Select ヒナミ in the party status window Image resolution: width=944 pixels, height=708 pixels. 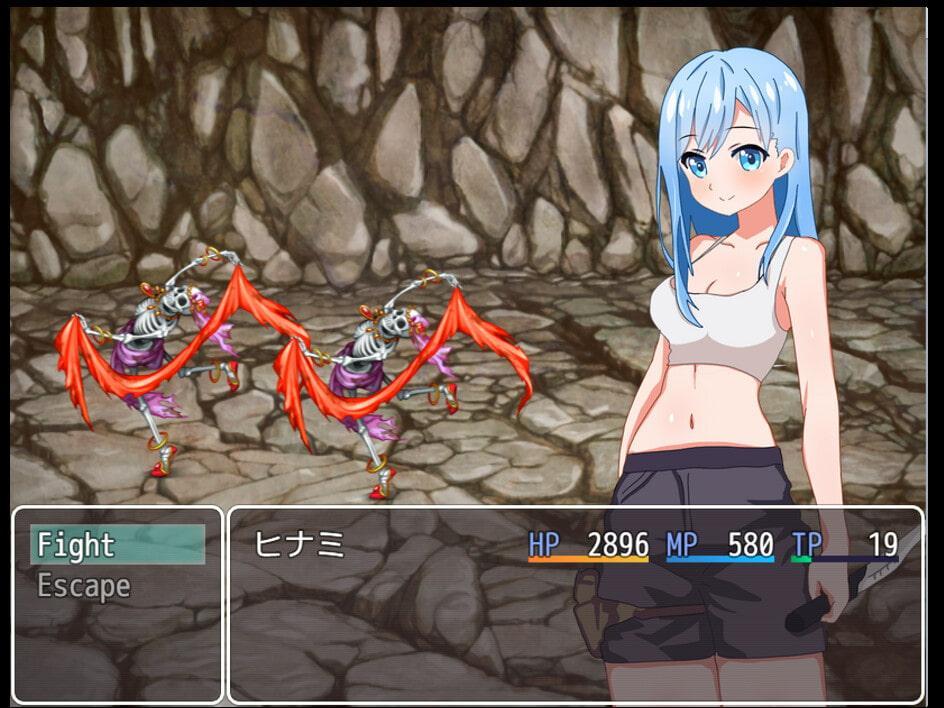click(298, 545)
